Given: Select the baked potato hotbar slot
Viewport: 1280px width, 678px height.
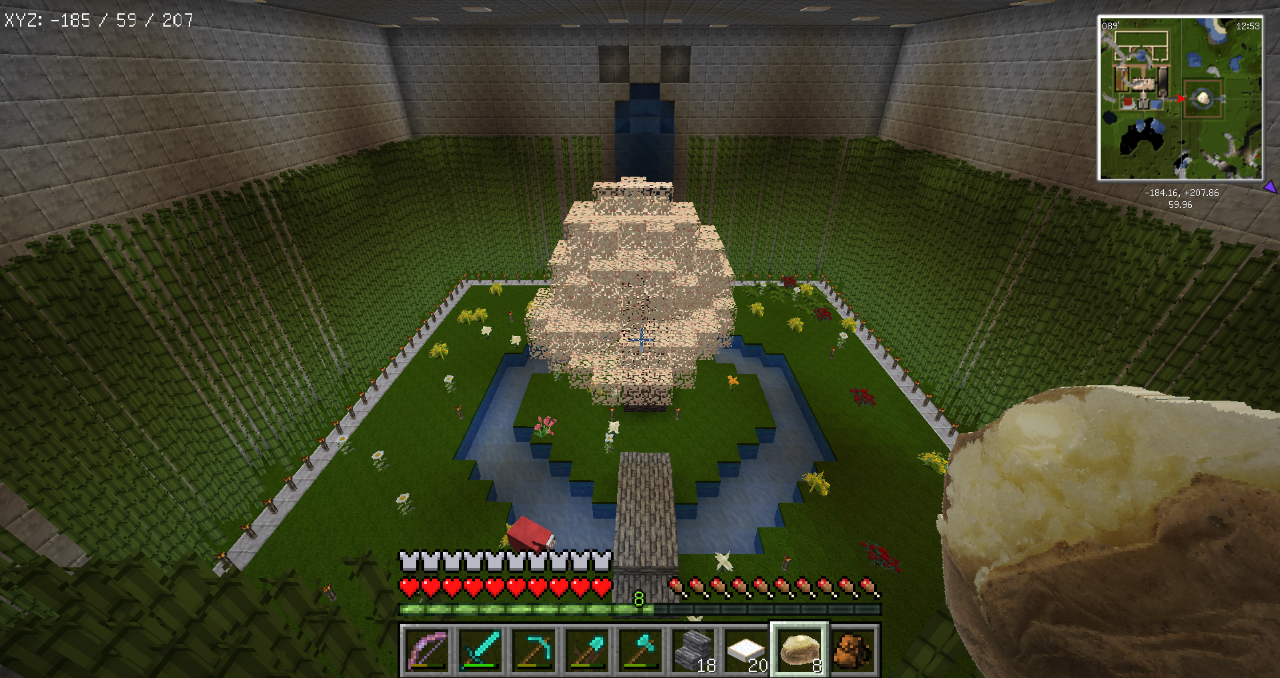Looking at the screenshot, I should [798, 650].
